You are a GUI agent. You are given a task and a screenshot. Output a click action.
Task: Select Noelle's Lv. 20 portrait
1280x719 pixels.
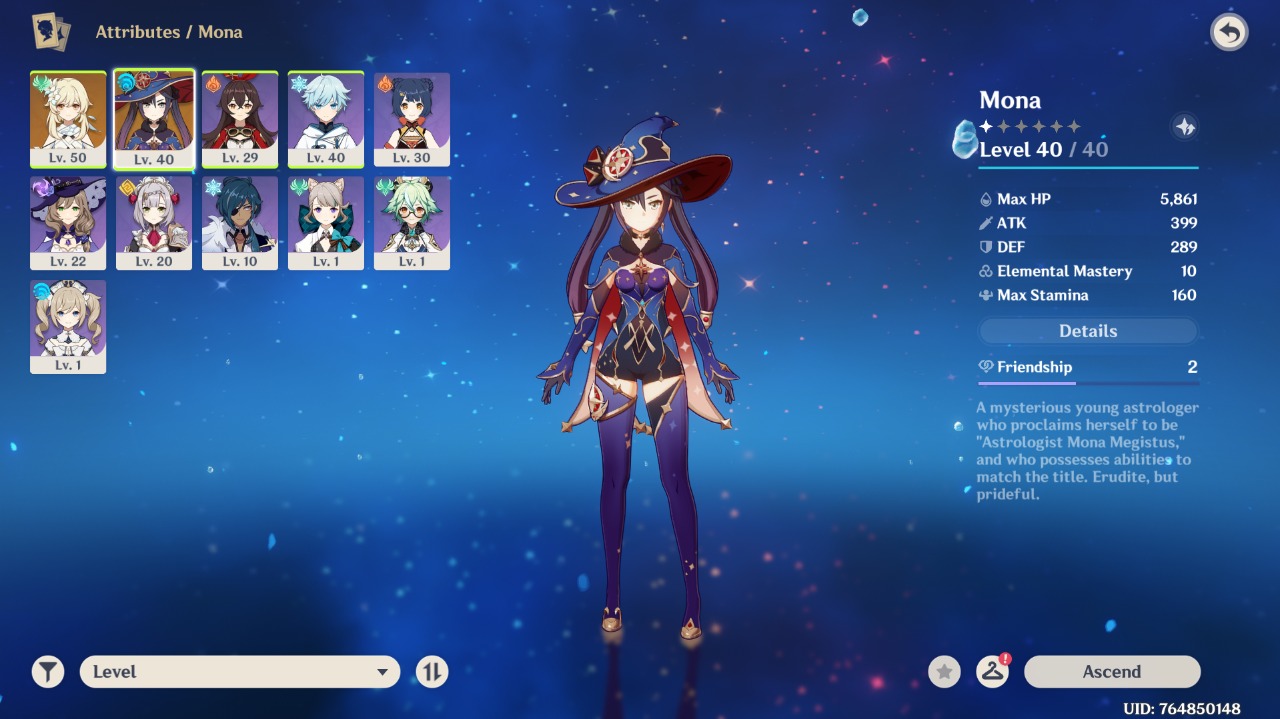[154, 223]
